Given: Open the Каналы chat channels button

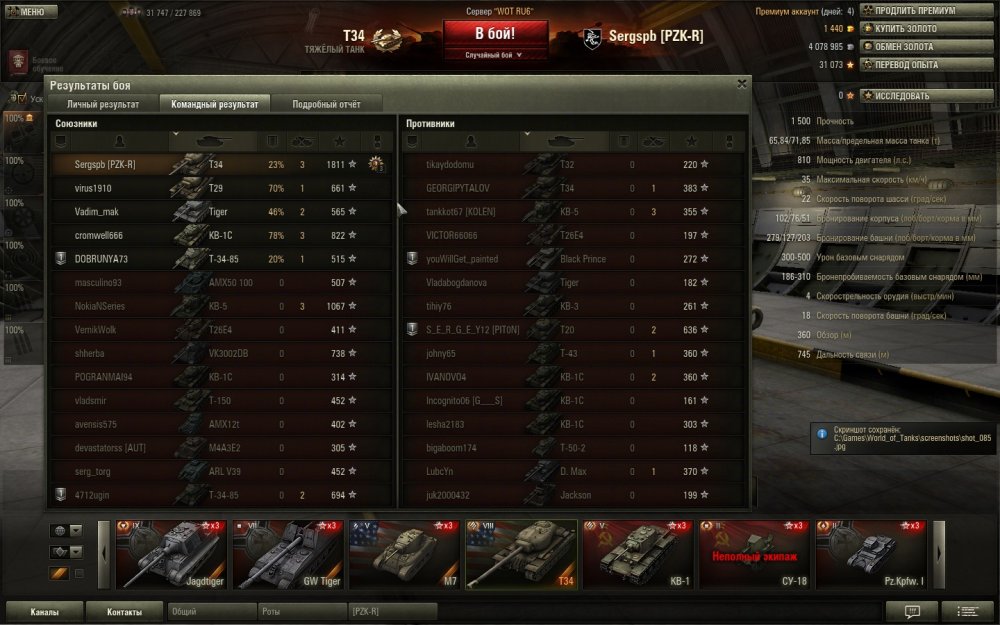Looking at the screenshot, I should pyautogui.click(x=44, y=612).
